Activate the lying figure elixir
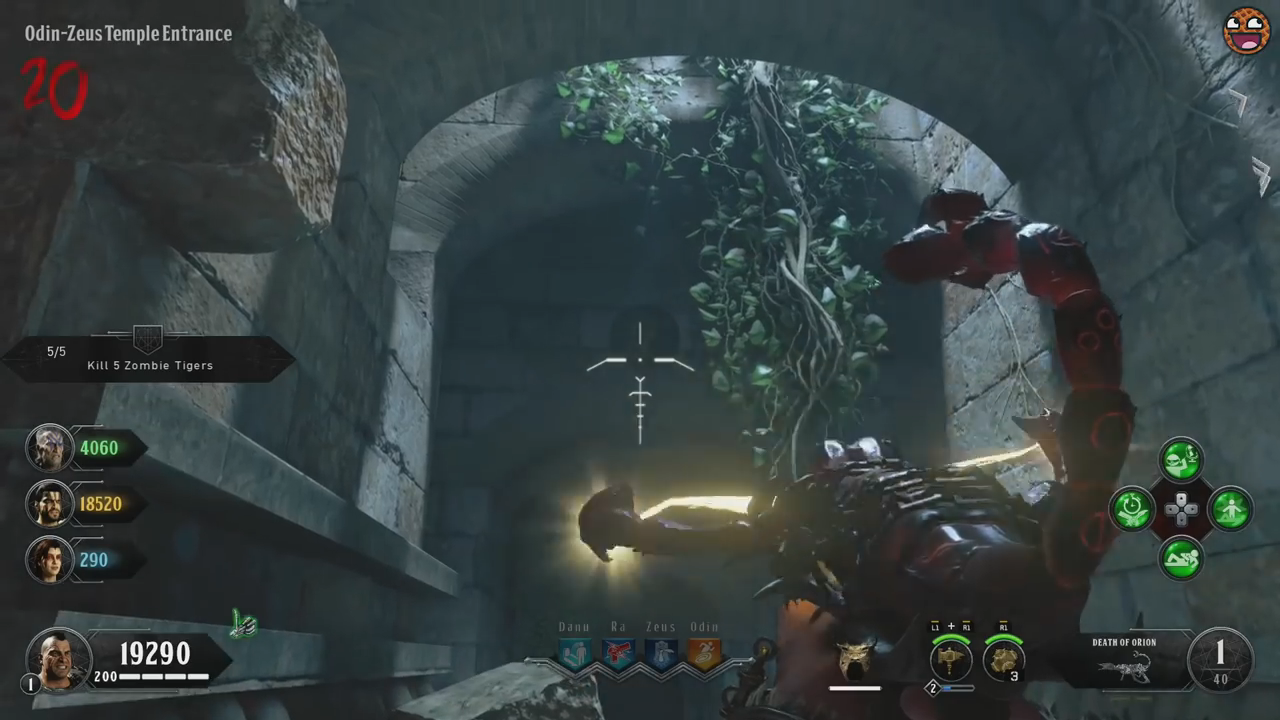This screenshot has height=720, width=1280. tap(1181, 558)
